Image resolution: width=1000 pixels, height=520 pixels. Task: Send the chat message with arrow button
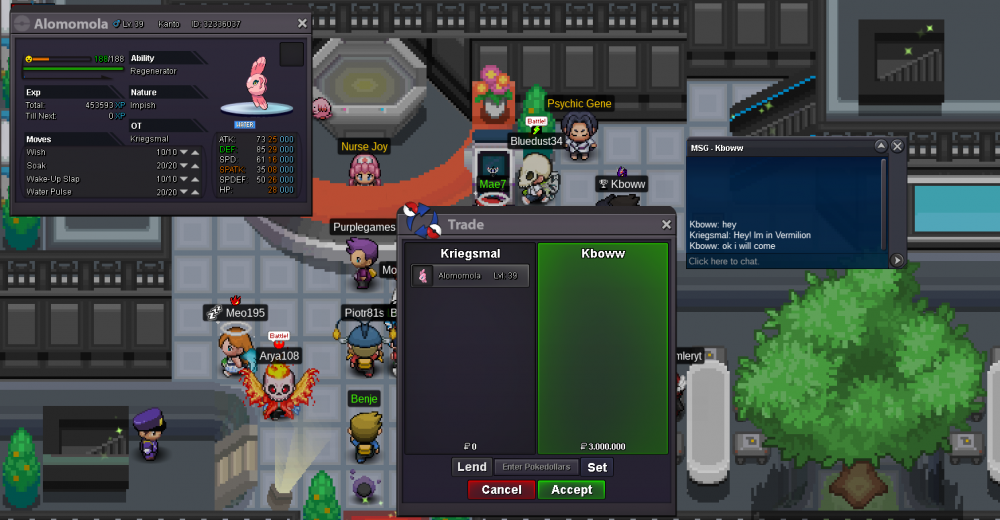(897, 260)
